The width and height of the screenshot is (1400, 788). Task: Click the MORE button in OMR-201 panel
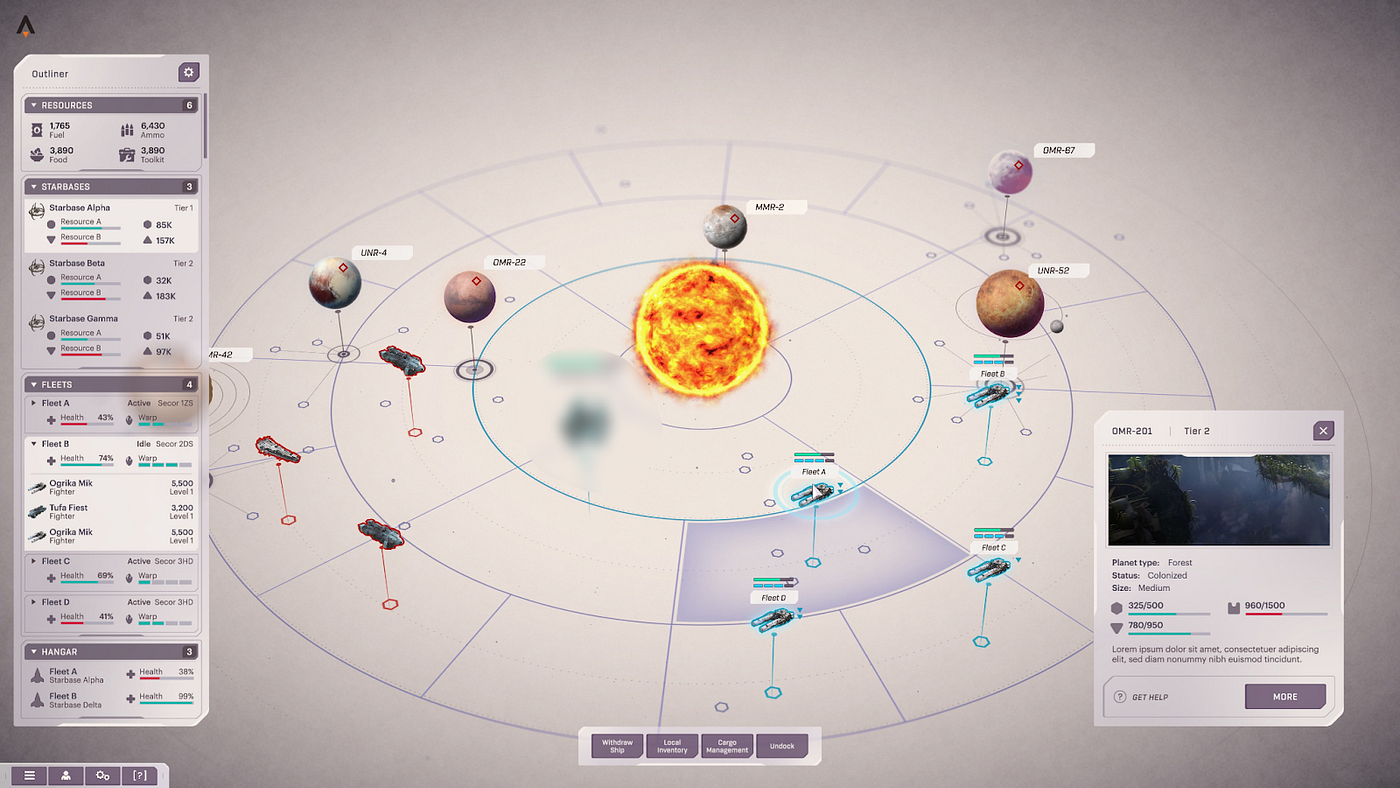[x=1285, y=696]
